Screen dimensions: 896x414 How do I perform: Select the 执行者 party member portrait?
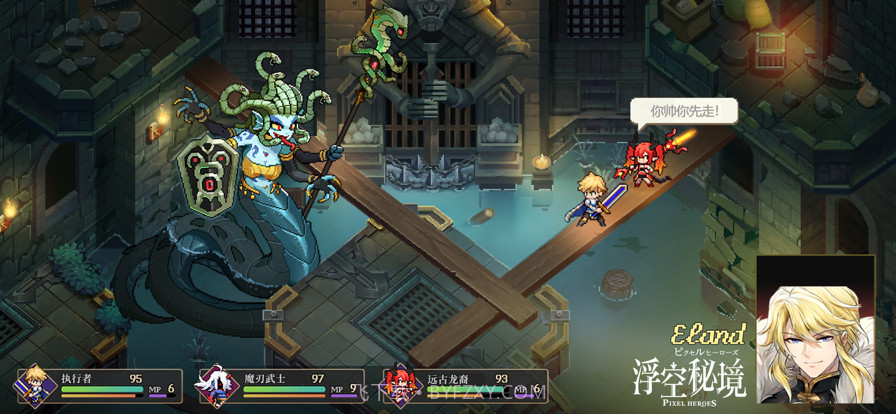click(34, 384)
